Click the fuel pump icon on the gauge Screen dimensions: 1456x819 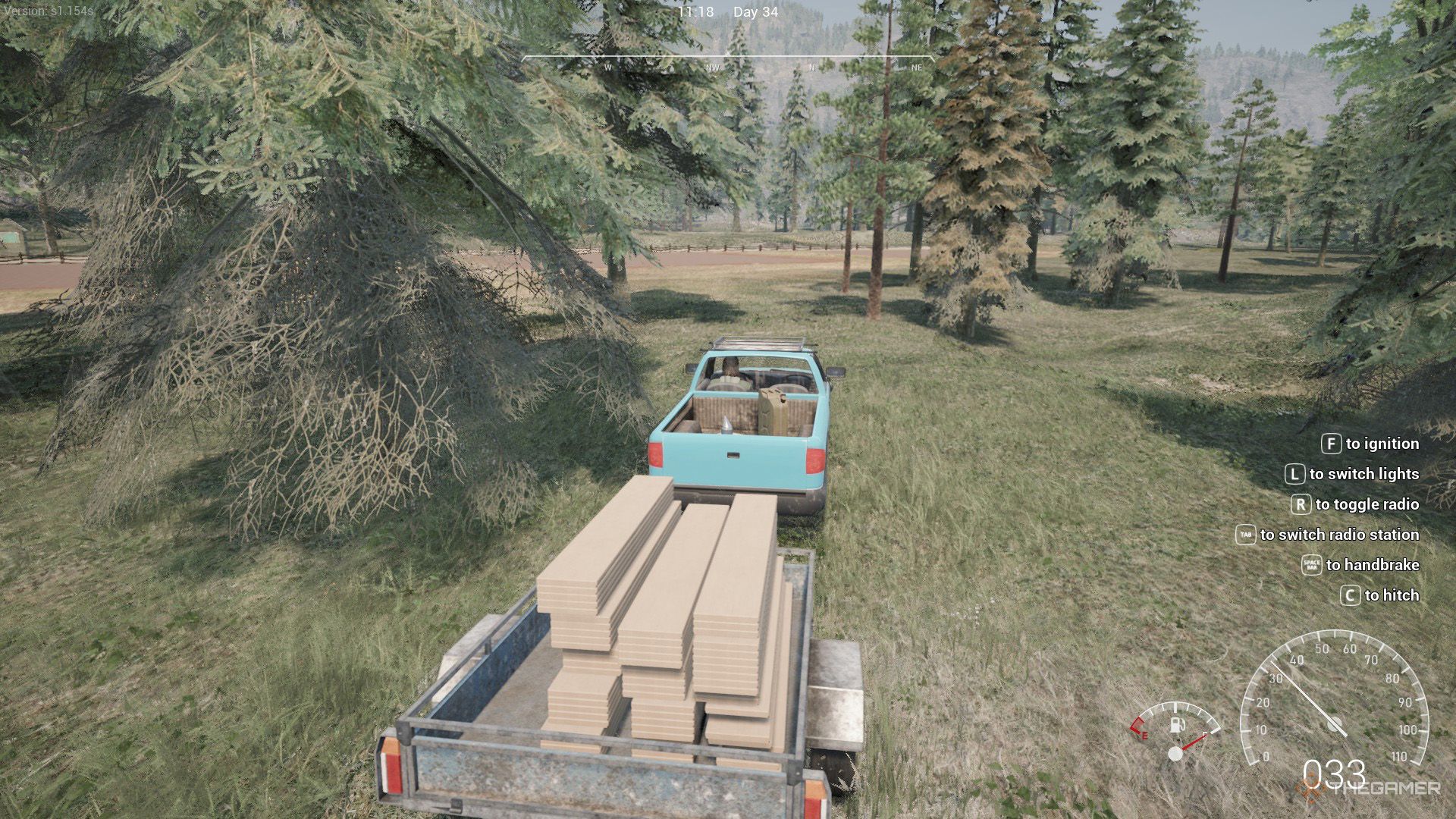pos(1177,726)
